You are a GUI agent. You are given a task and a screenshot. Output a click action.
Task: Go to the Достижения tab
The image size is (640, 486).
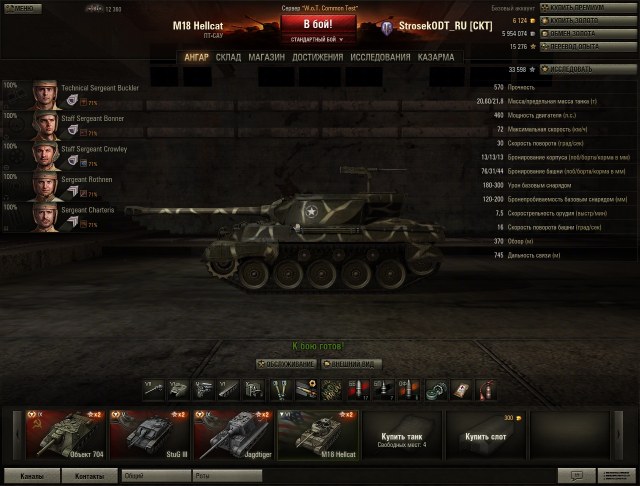[x=316, y=57]
